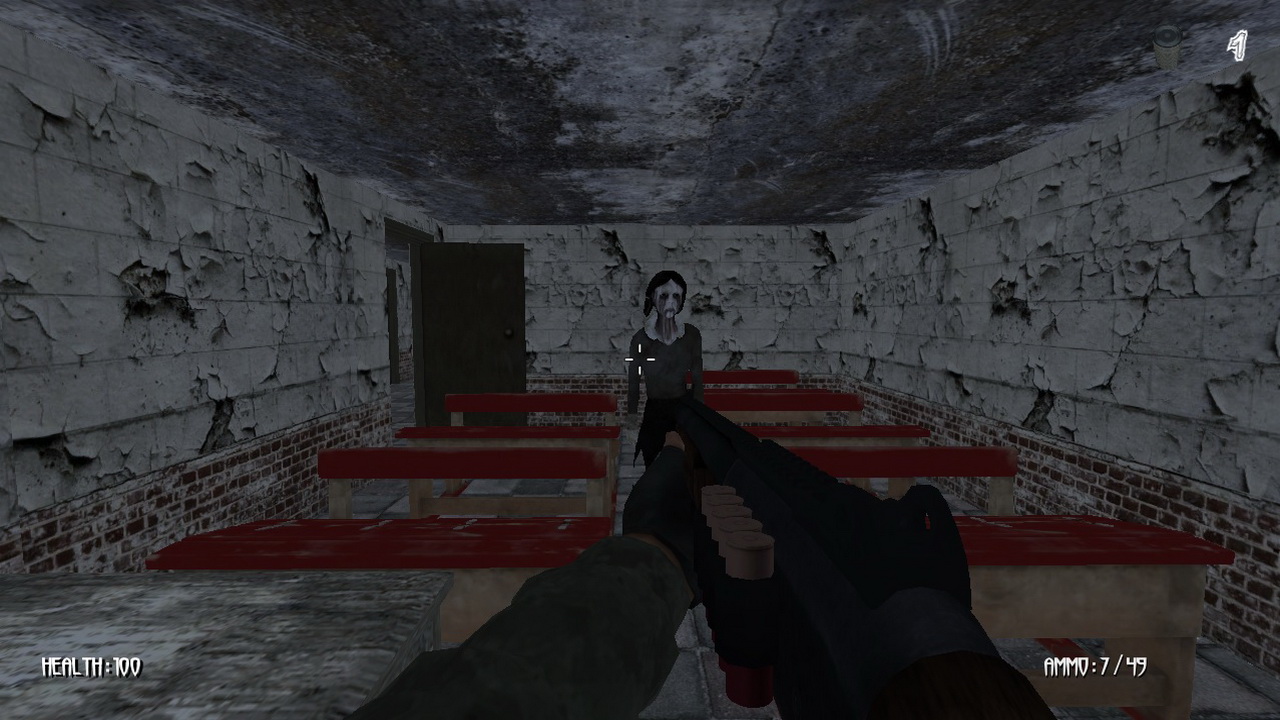The width and height of the screenshot is (1280, 720).
Task: Click the crosshair at screen center
Action: (640, 359)
